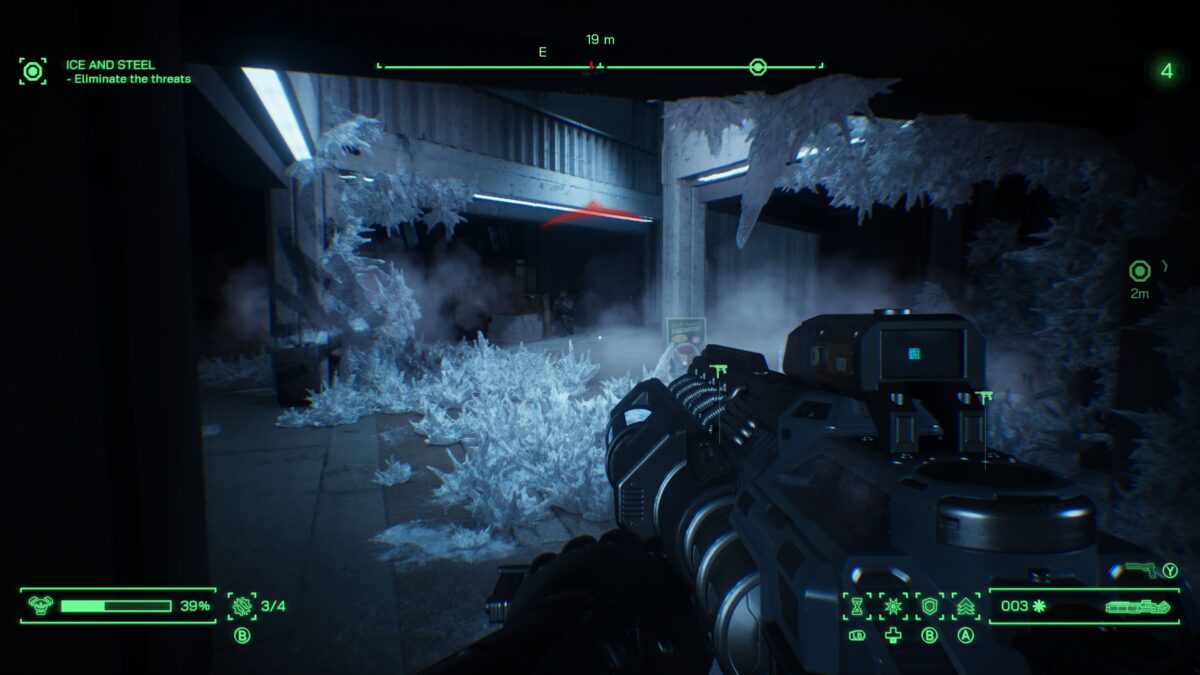Select the gear repair kit icon
This screenshot has width=1200, height=675.
pyautogui.click(x=241, y=605)
